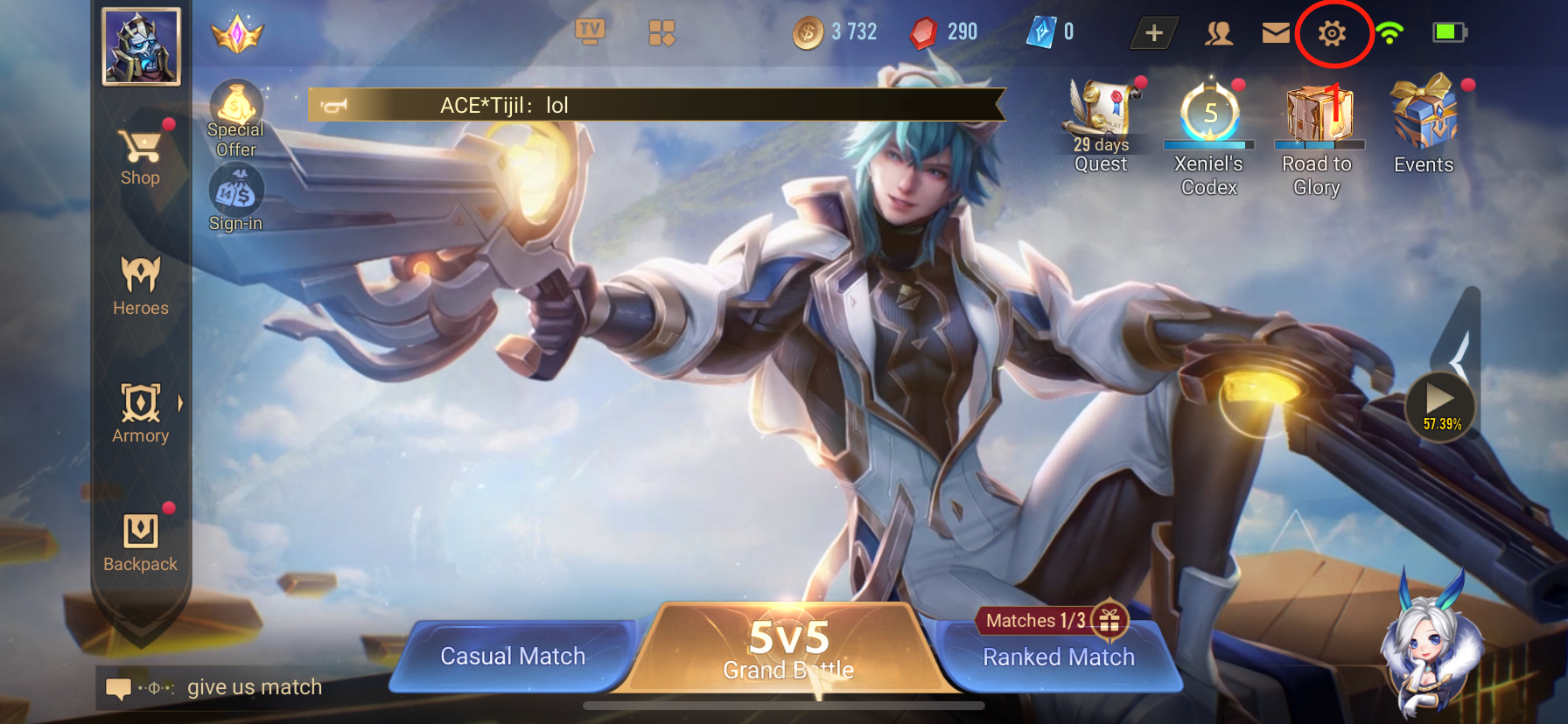The image size is (1568, 724).
Task: View the Heroes roster
Action: 140,285
